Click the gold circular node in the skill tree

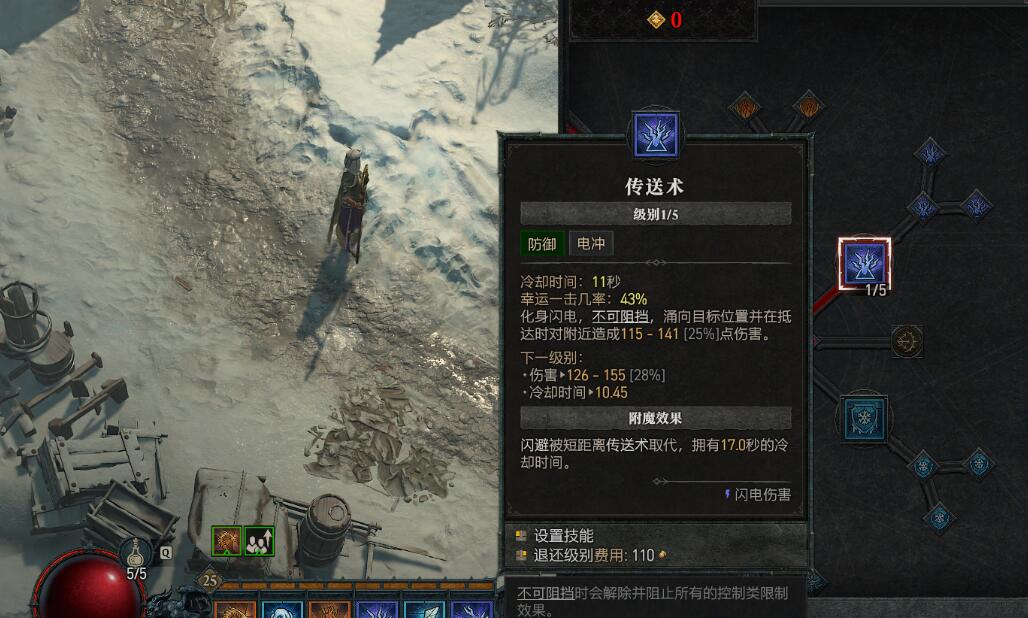coord(906,340)
